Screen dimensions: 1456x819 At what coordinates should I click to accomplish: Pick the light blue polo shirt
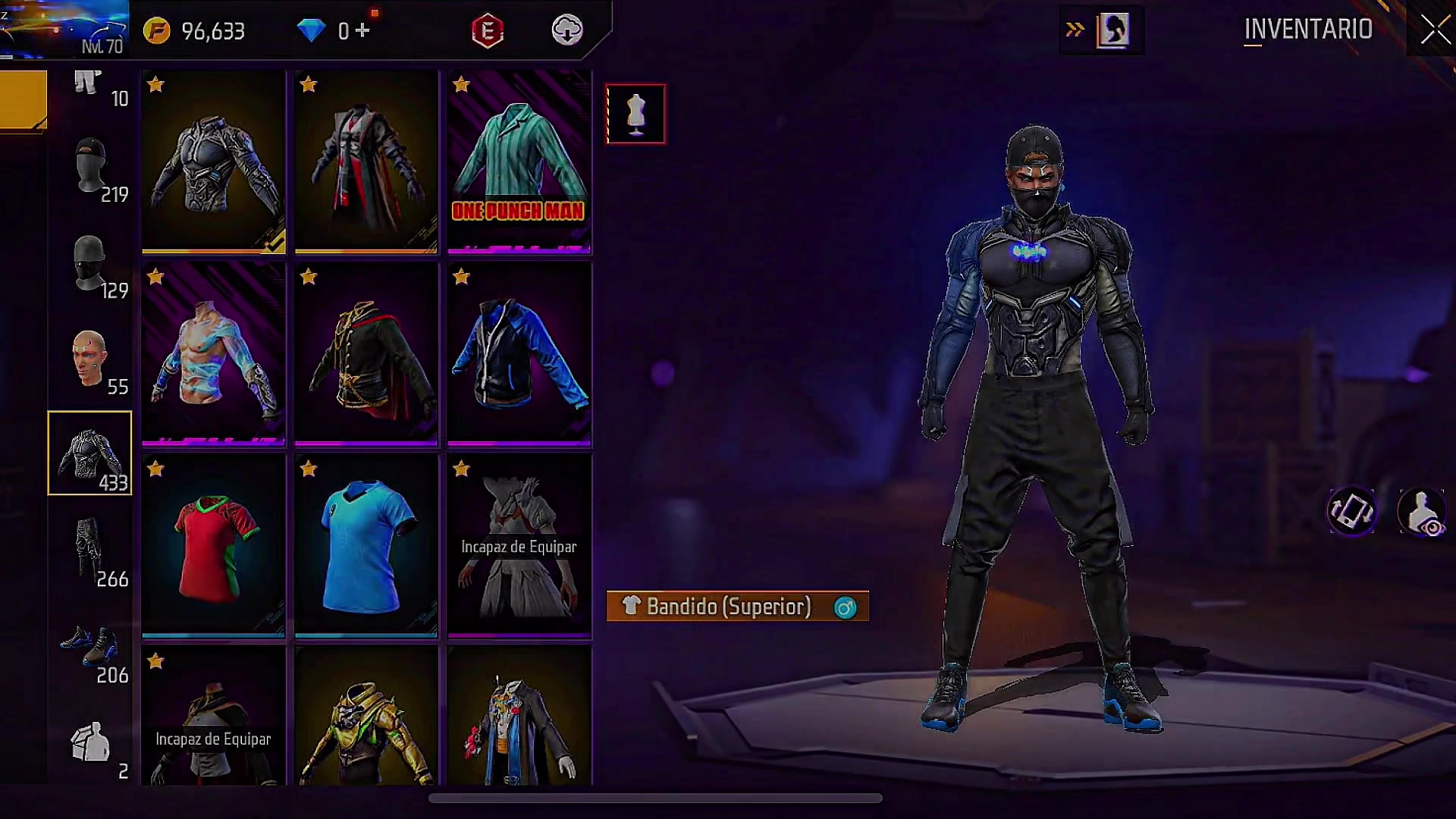[366, 545]
